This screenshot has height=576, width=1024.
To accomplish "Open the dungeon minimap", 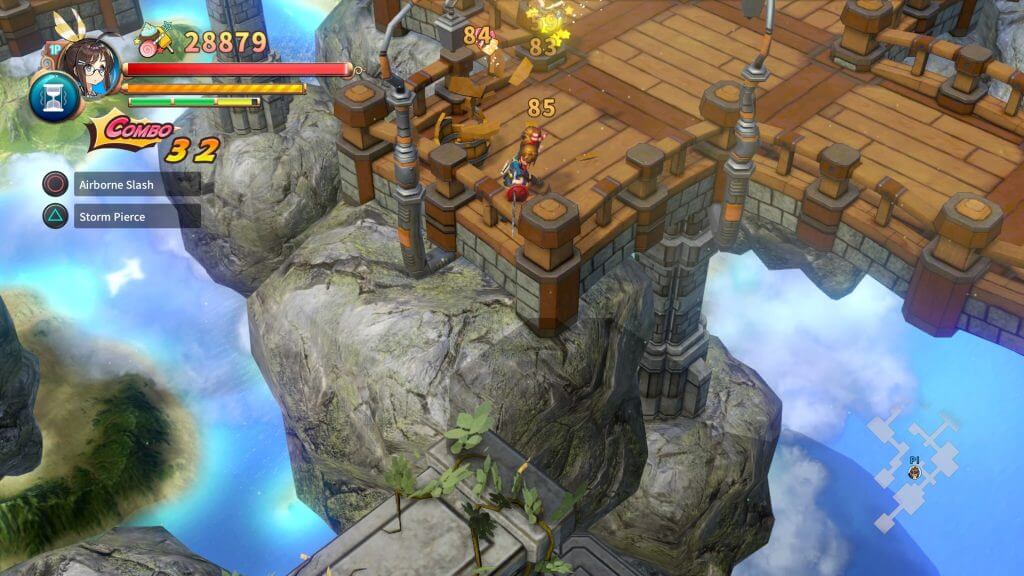I will (914, 468).
